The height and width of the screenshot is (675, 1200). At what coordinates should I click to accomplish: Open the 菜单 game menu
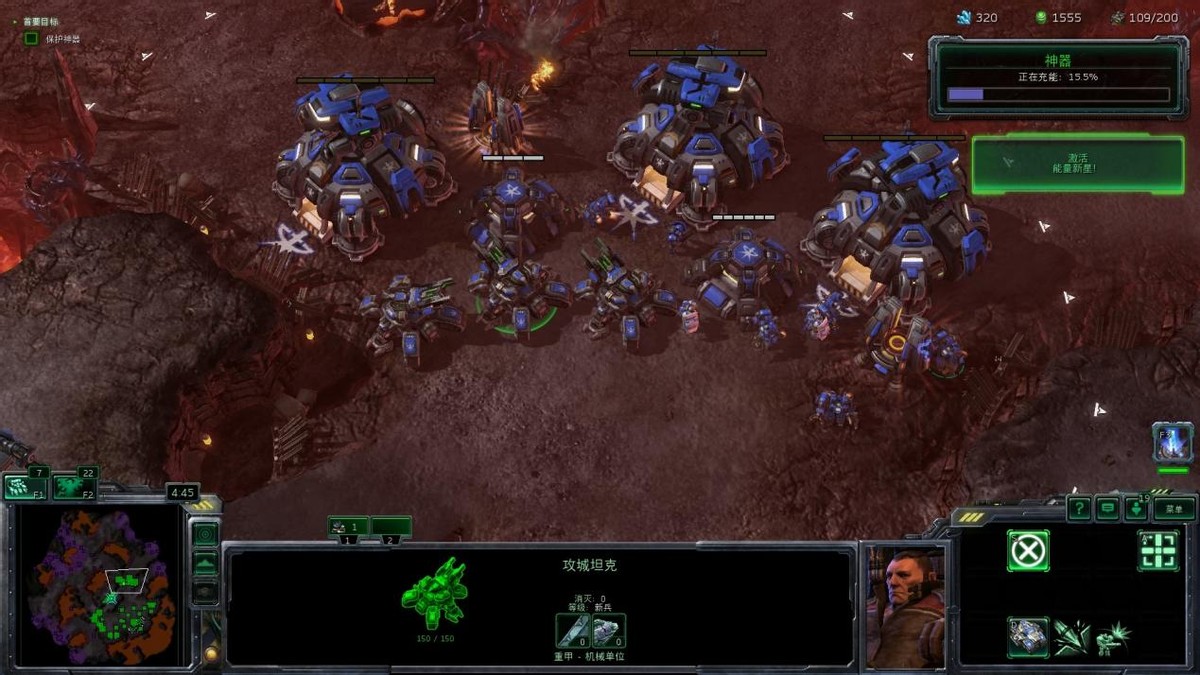(1174, 509)
